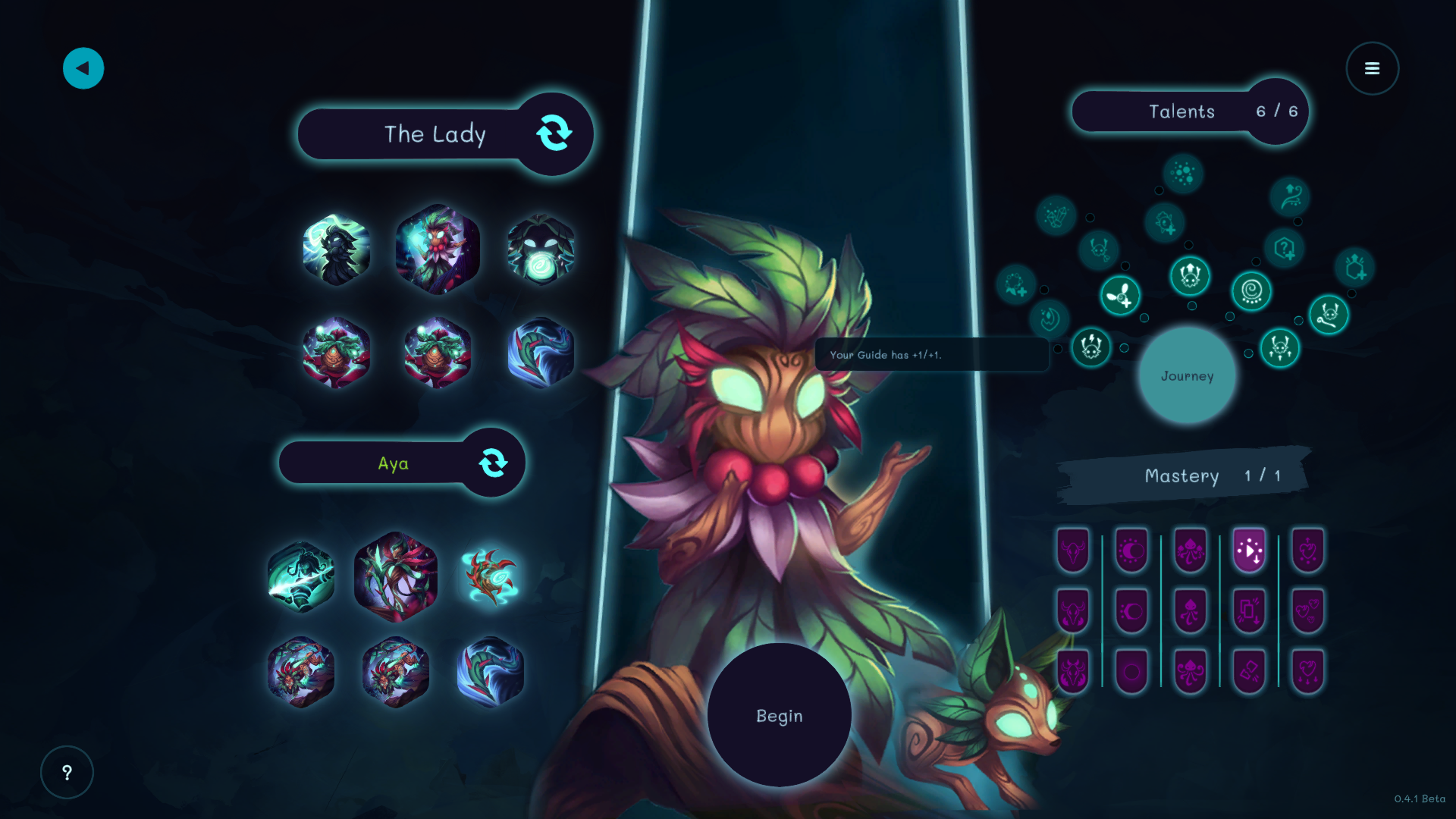This screenshot has height=819, width=1456.
Task: Select the Journey talent node
Action: pos(1187,375)
